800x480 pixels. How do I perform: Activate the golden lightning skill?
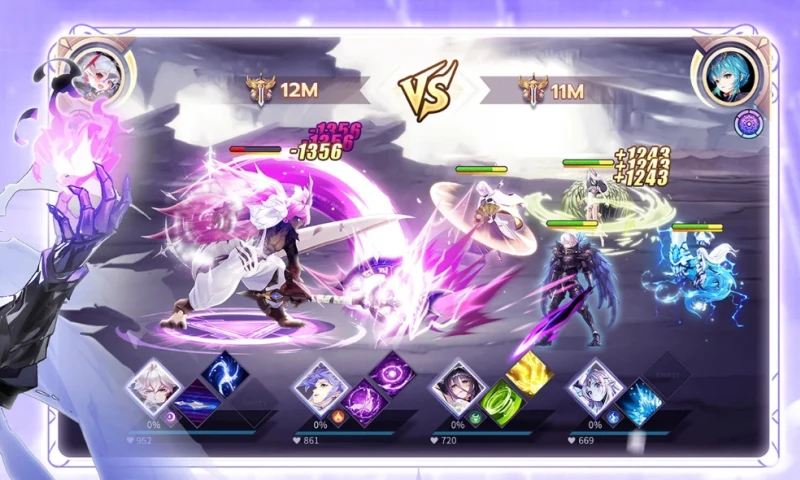[530, 373]
